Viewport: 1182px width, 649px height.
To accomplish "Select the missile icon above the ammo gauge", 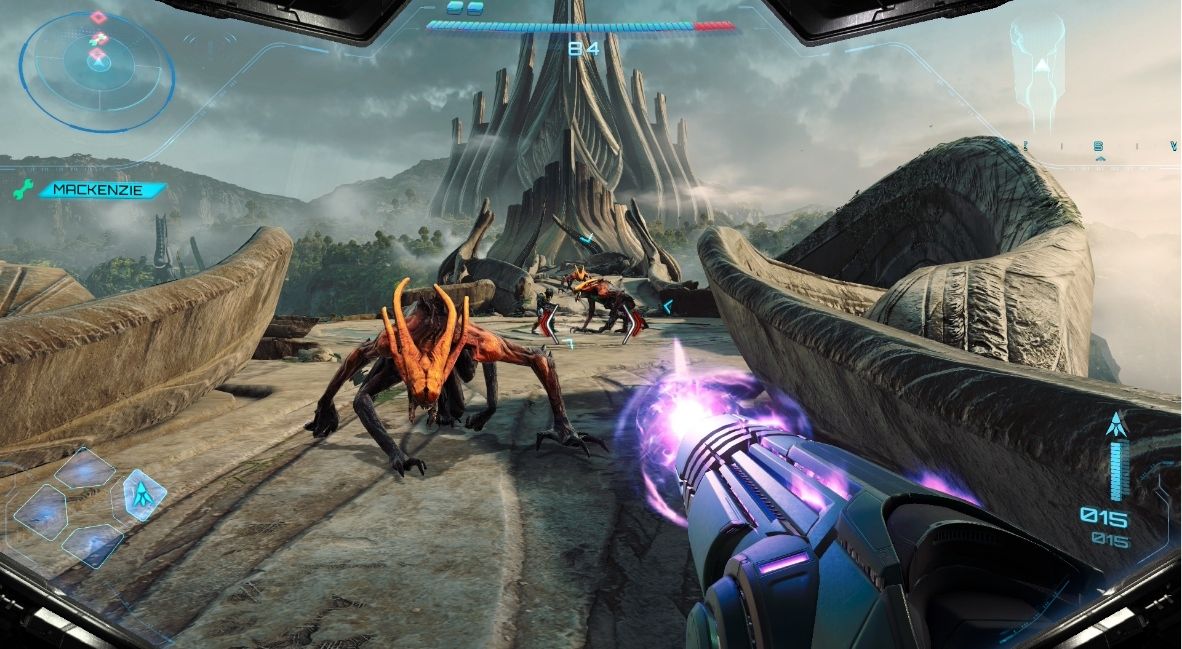I will 1116,424.
